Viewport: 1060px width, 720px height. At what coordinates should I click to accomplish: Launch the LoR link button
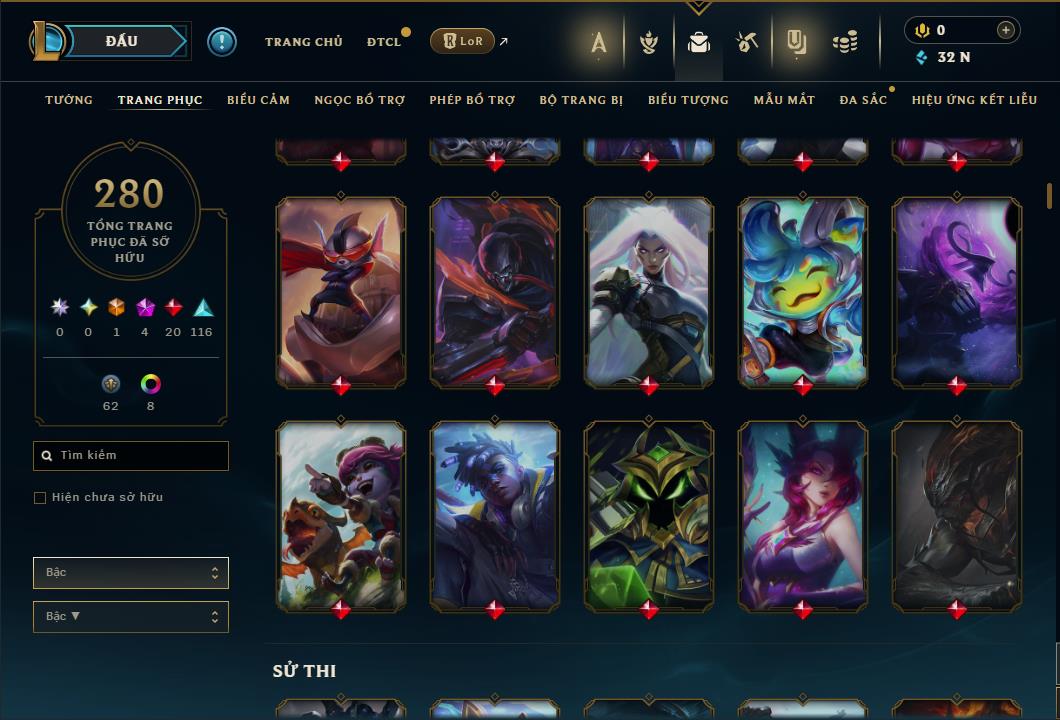(x=462, y=41)
